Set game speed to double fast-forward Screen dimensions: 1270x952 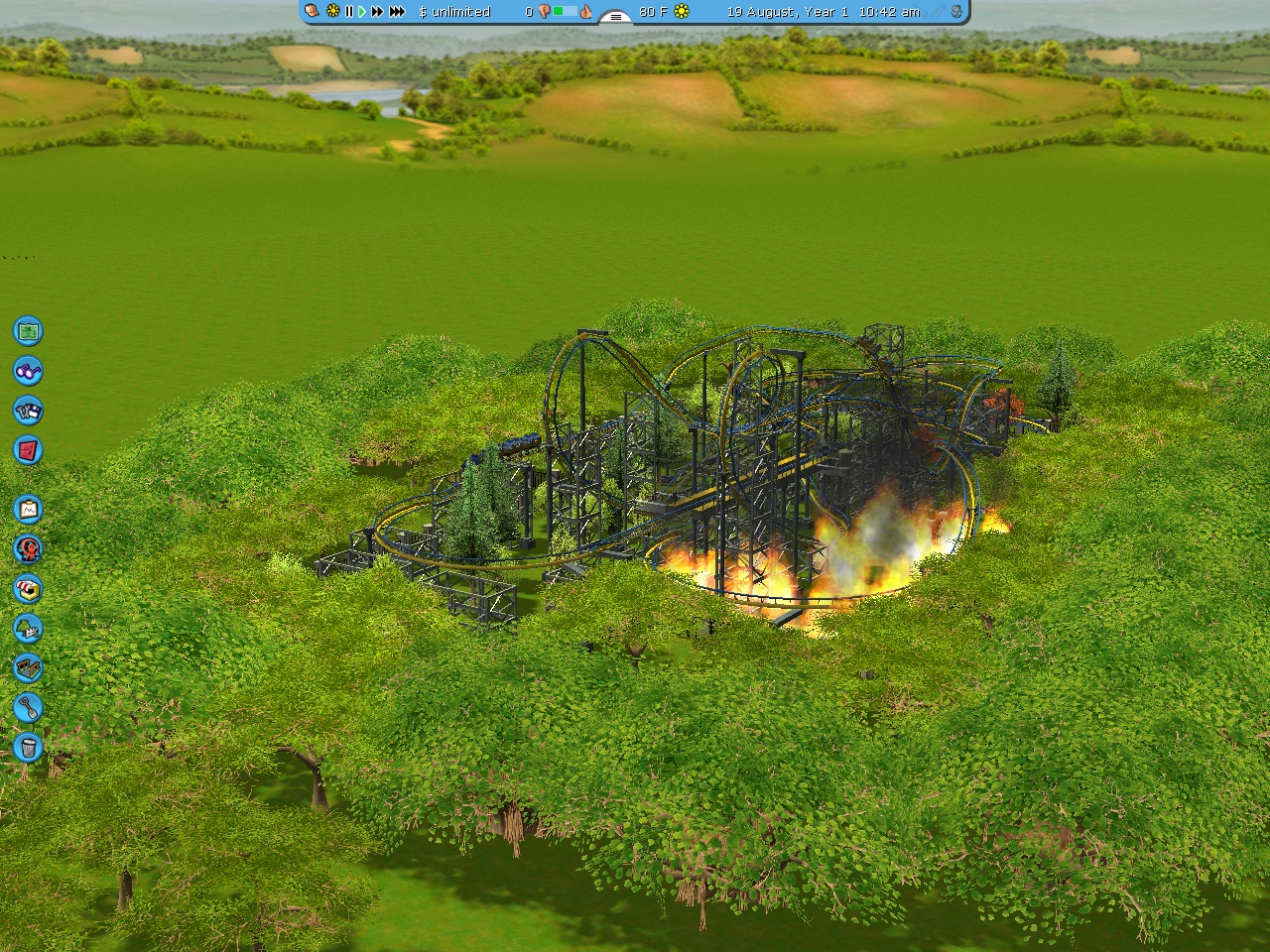click(377, 12)
